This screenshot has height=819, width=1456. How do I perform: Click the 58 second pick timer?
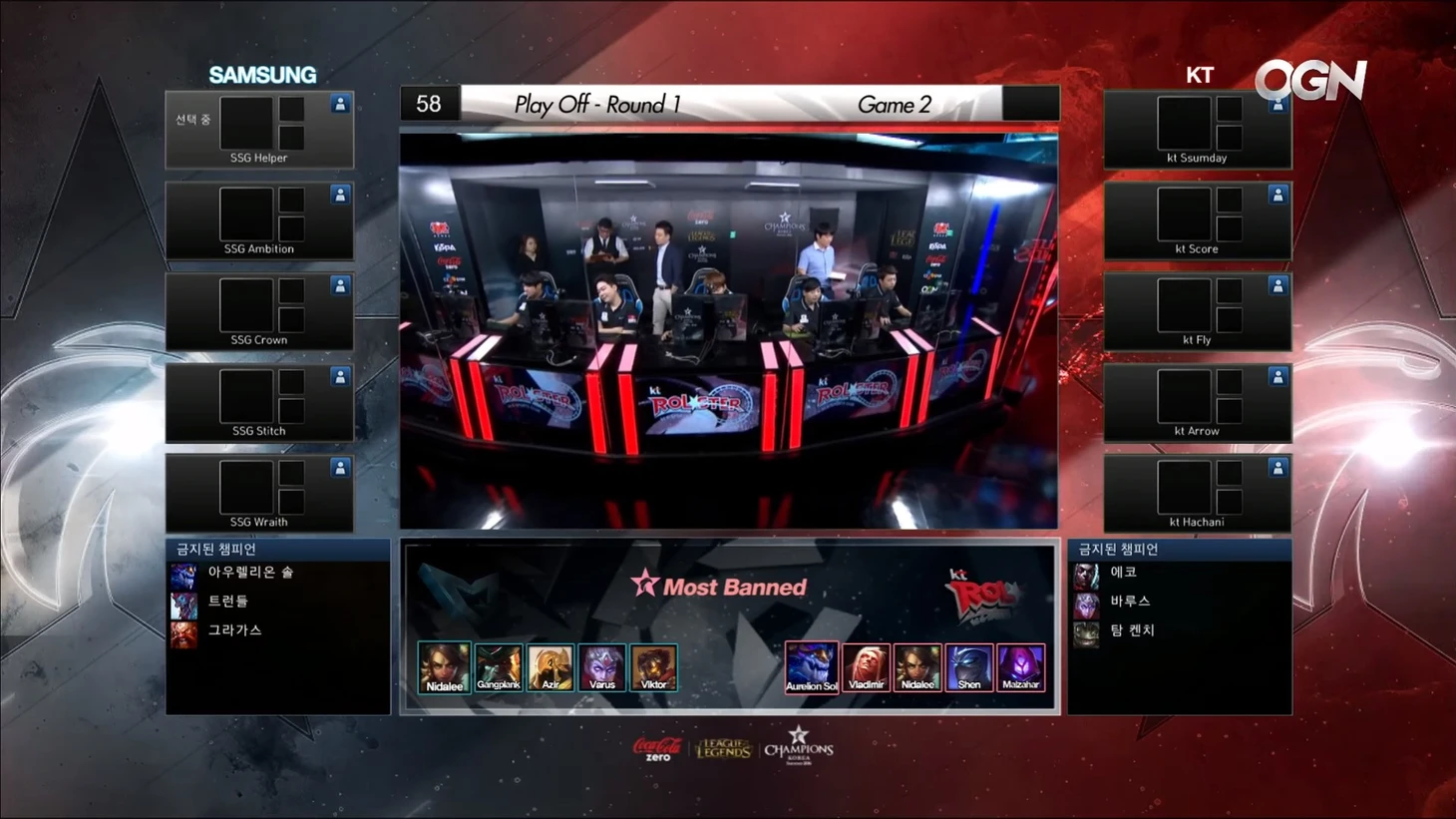click(x=429, y=103)
